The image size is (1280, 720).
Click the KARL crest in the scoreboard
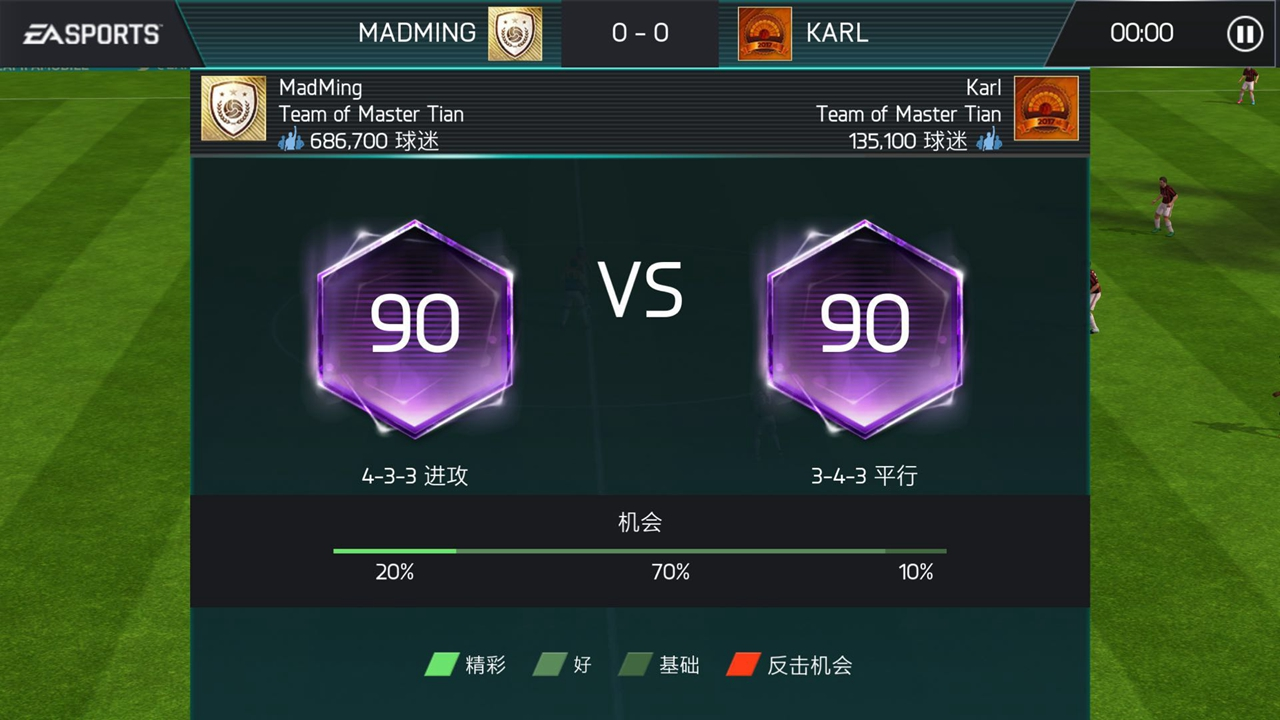pos(765,33)
